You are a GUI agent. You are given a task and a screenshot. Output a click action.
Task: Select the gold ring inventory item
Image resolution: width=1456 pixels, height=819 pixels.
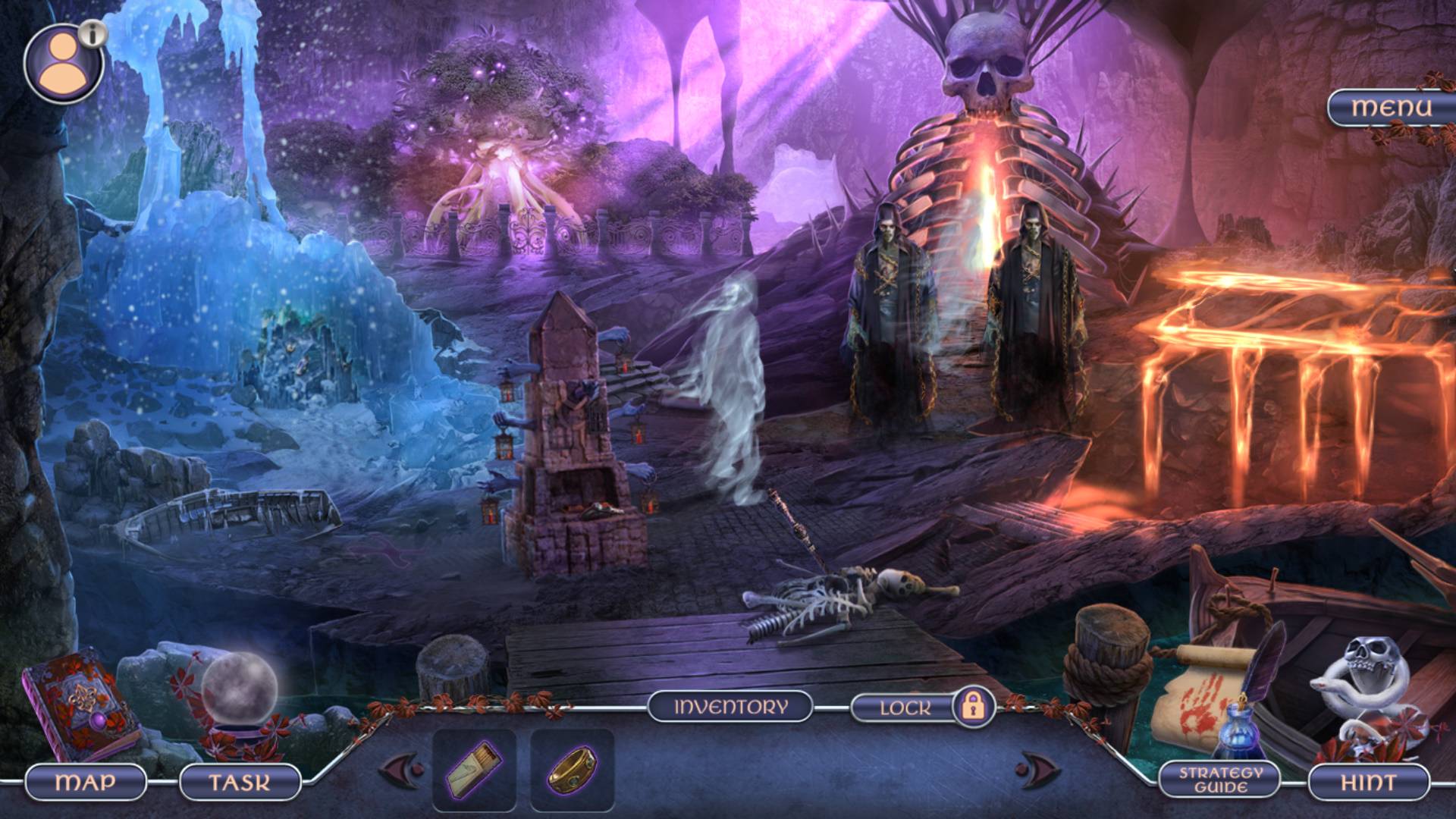(573, 770)
